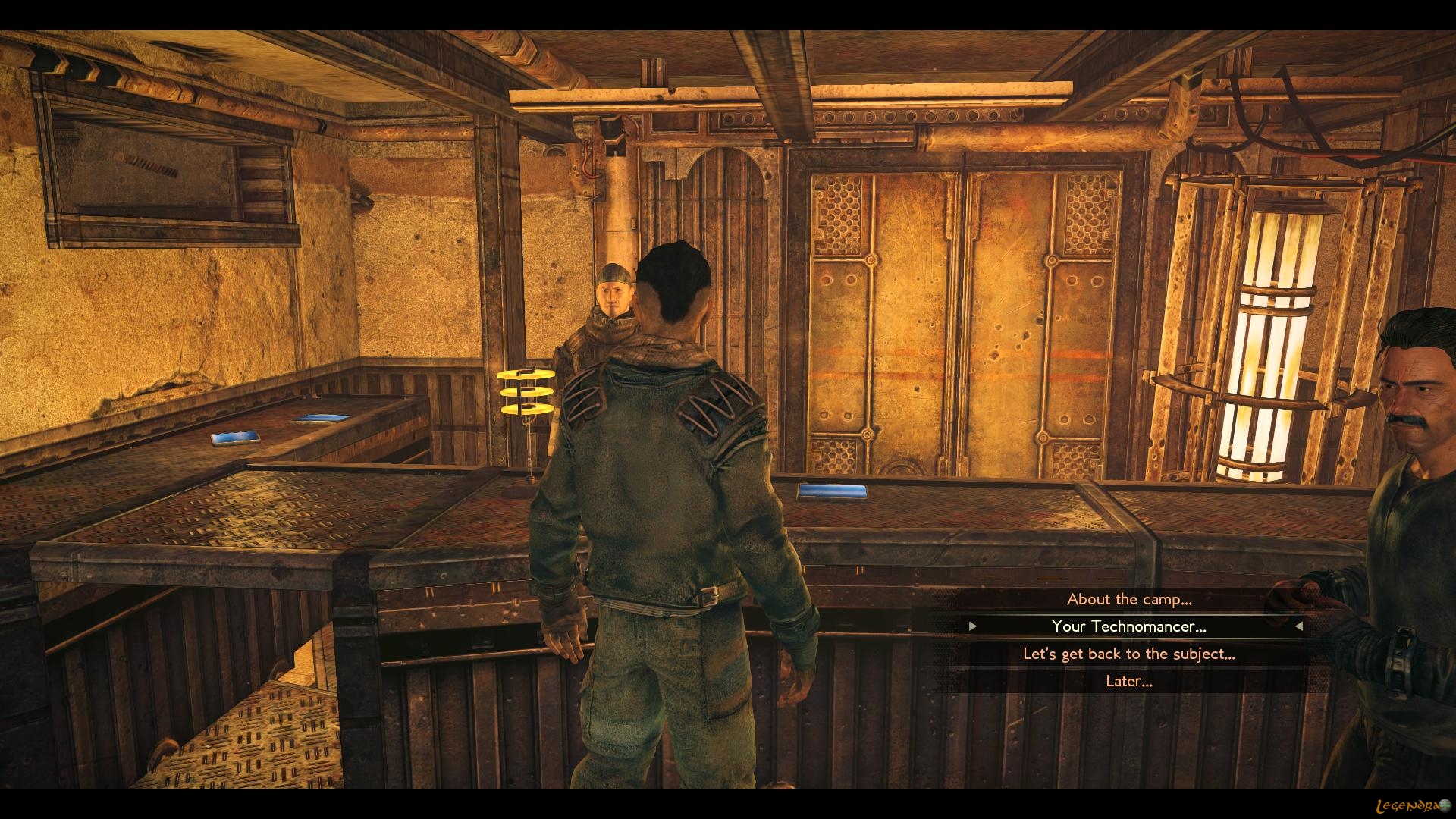End the conversation with "Later..."

pos(1128,681)
